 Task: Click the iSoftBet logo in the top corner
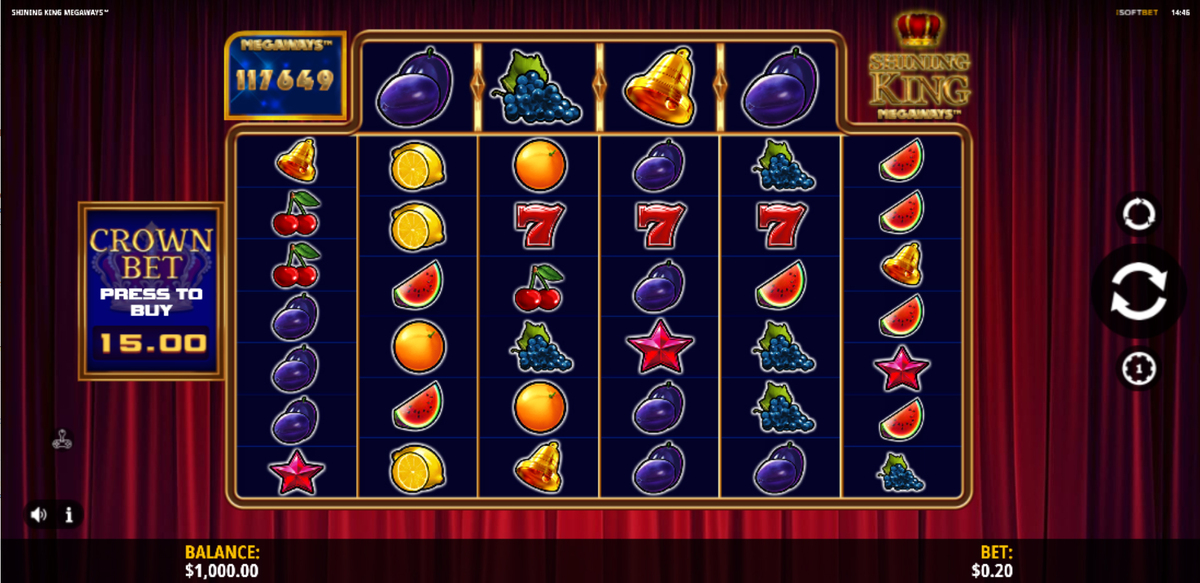click(1138, 11)
